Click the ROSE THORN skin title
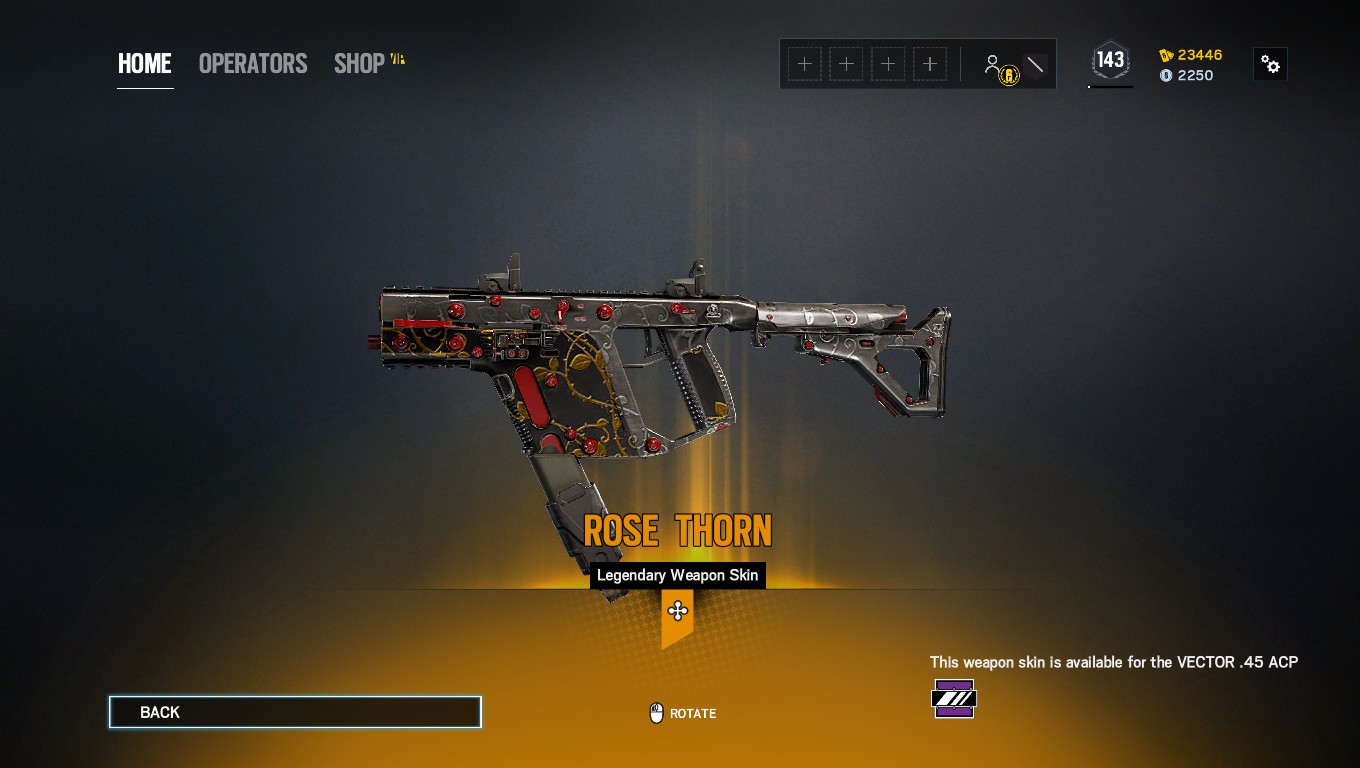This screenshot has width=1360, height=768. (678, 531)
